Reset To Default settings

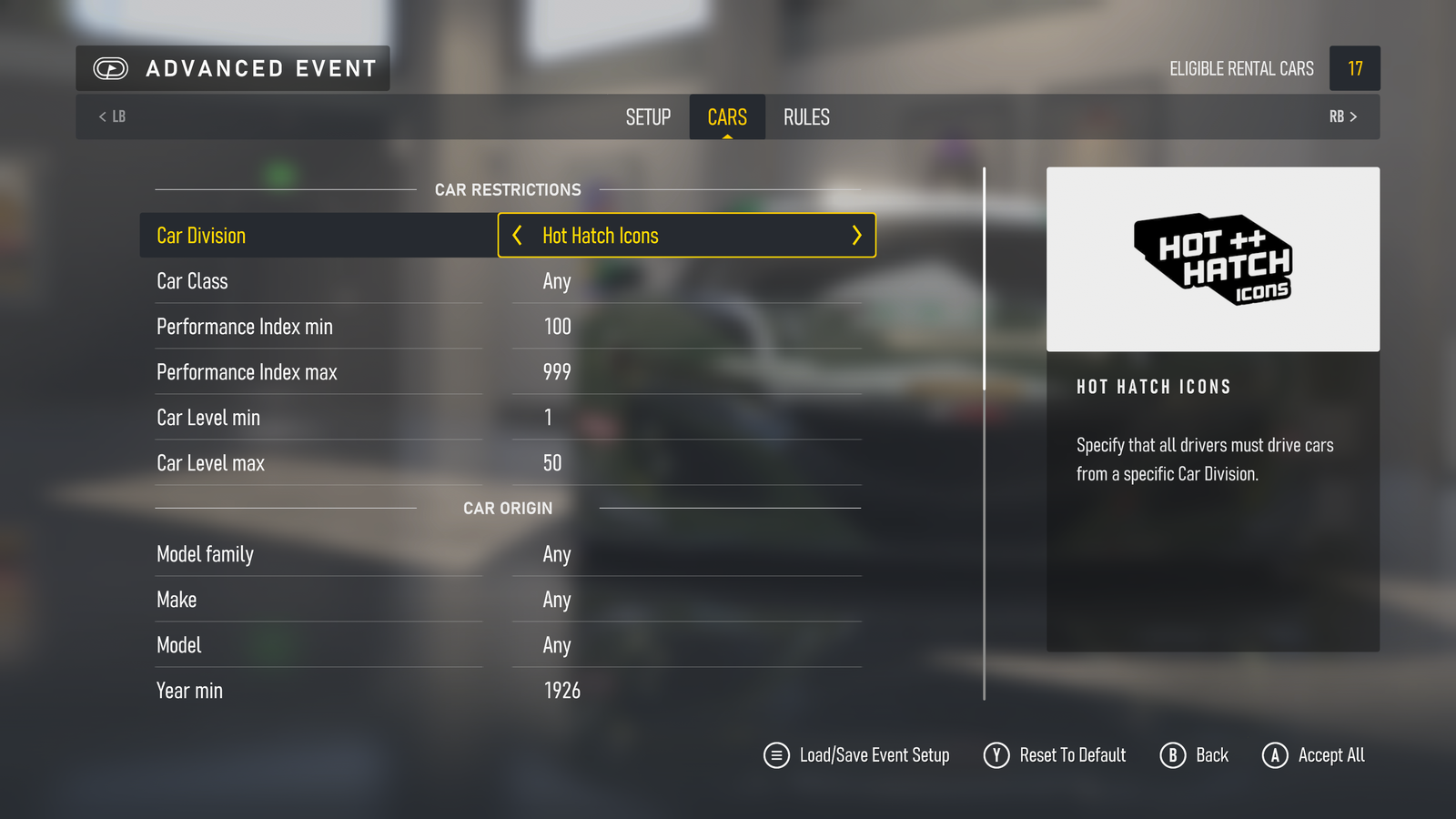coord(1055,755)
